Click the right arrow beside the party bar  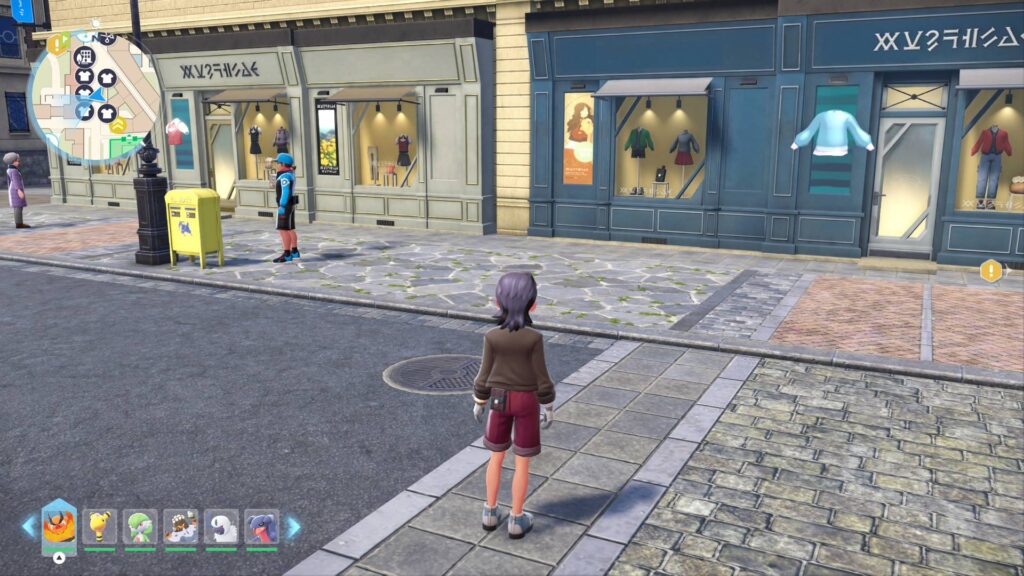[x=293, y=526]
